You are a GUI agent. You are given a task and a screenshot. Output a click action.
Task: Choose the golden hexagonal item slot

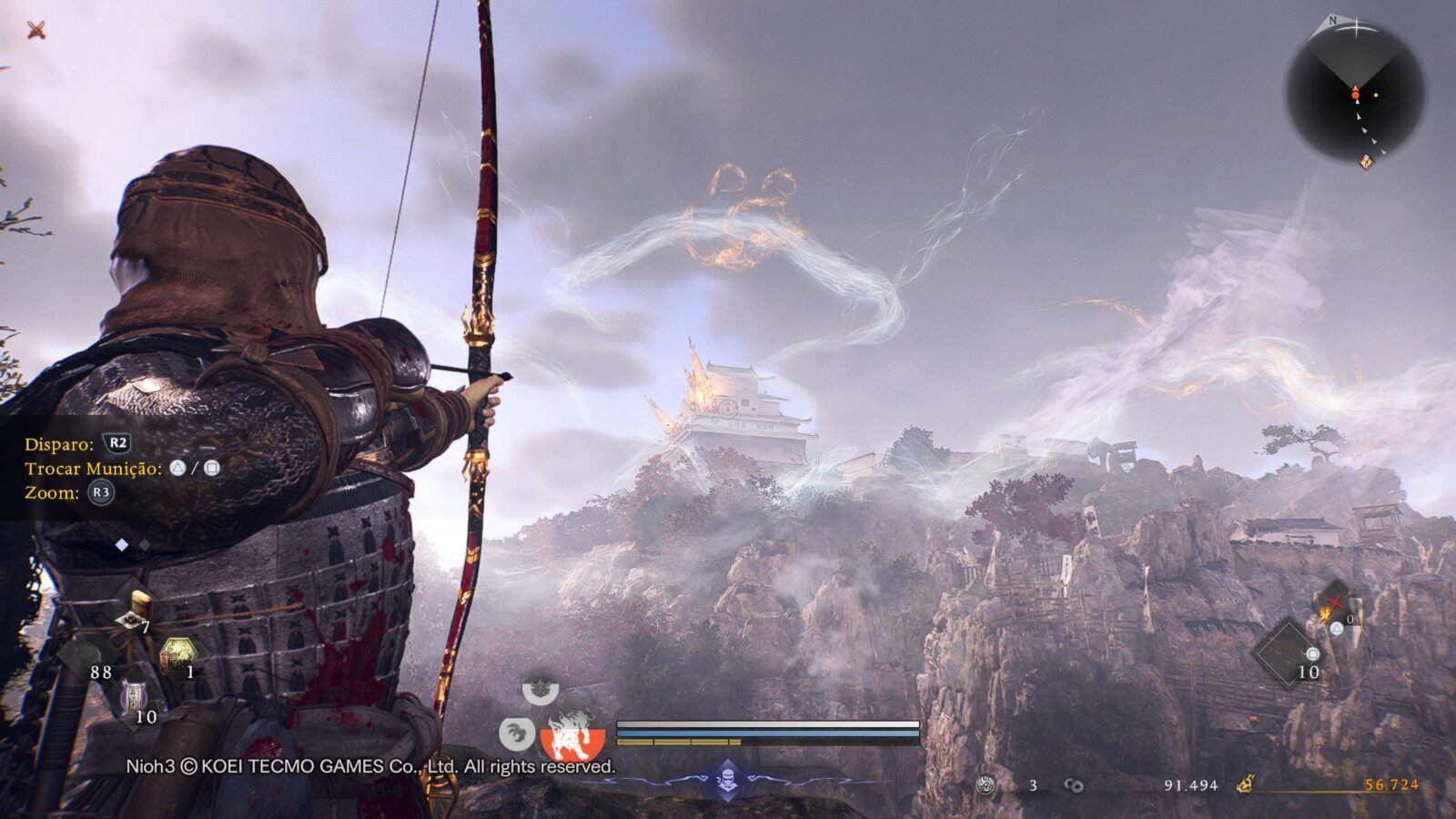(178, 655)
